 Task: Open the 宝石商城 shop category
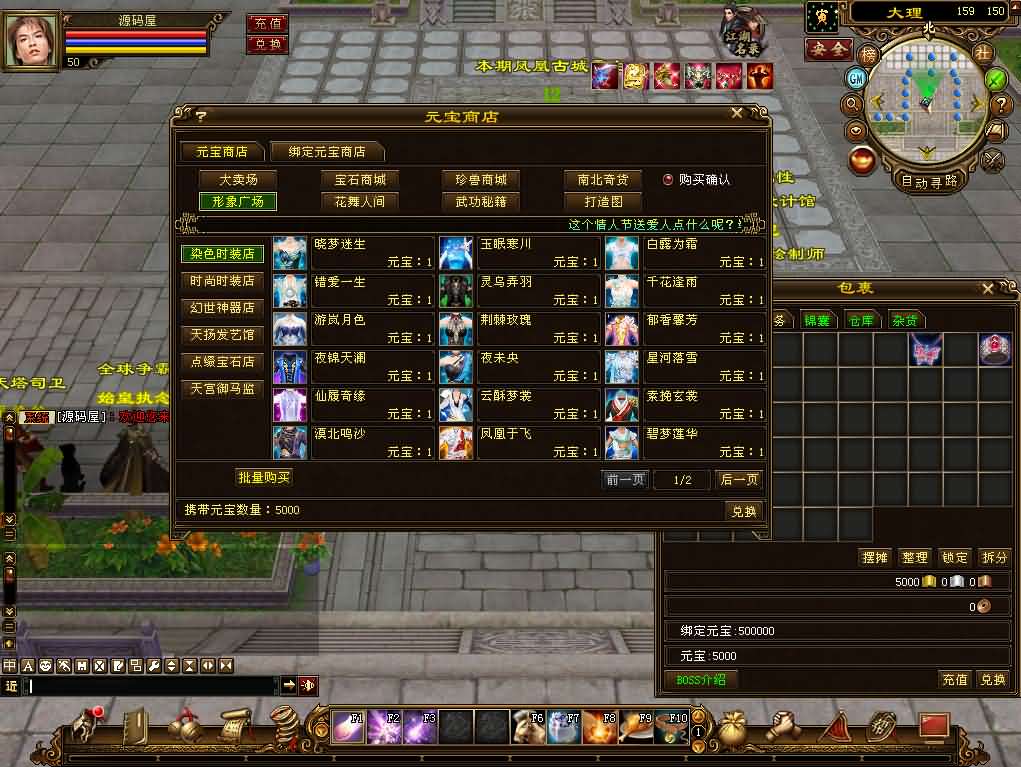pos(359,180)
